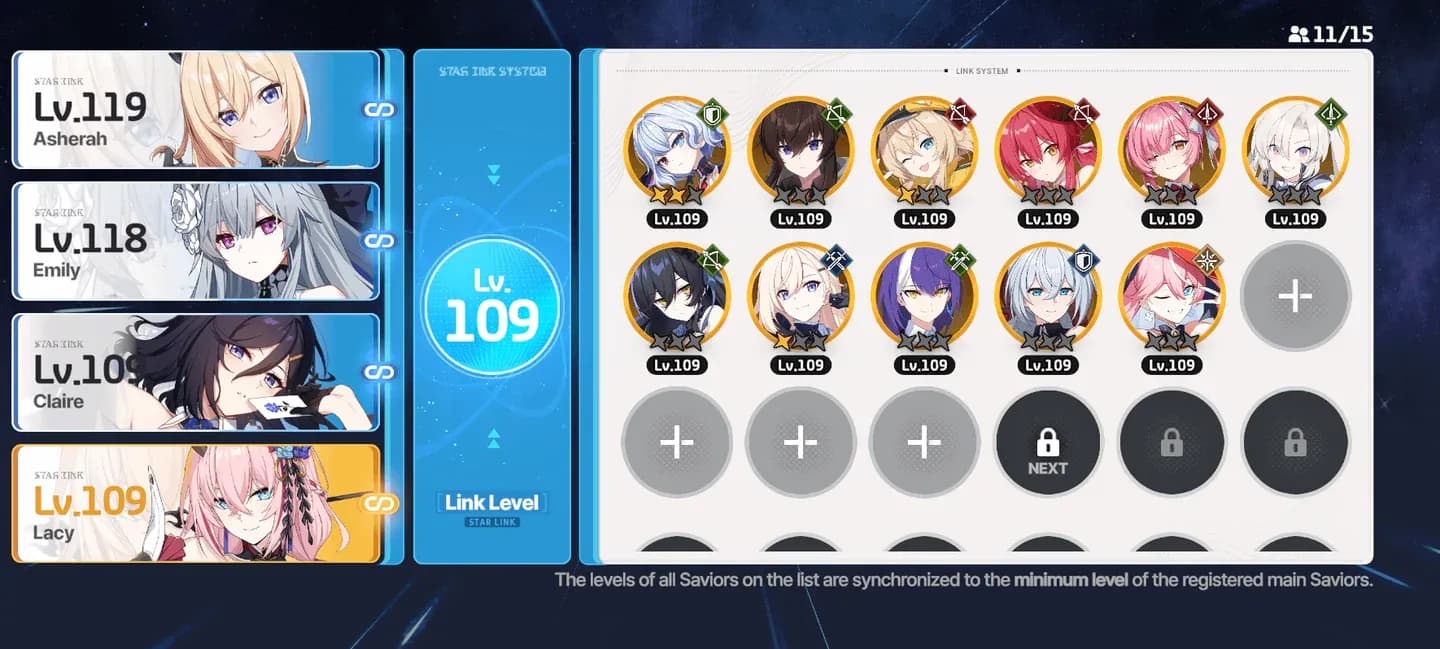The image size is (1440, 649).
Task: Choose the purple-and-white-haired Savior portrait
Action: [923, 297]
